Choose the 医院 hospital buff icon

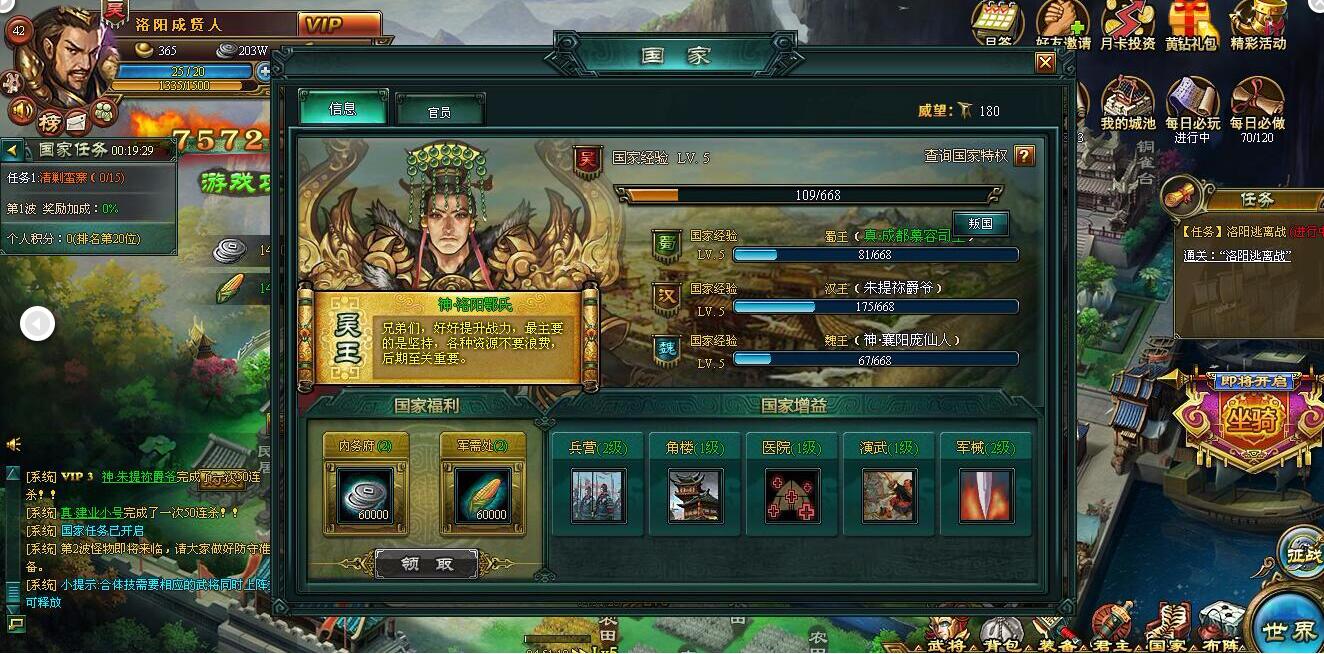[792, 495]
